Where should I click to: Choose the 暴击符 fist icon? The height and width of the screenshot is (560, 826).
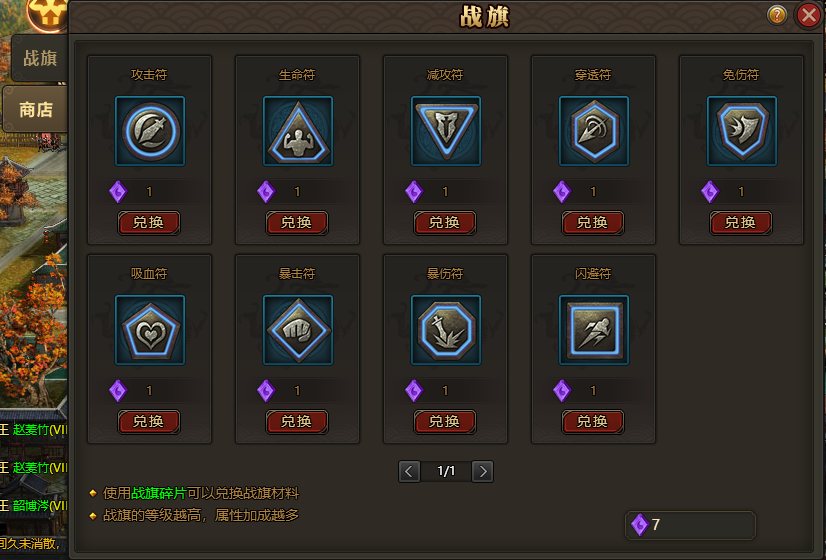pyautogui.click(x=298, y=329)
